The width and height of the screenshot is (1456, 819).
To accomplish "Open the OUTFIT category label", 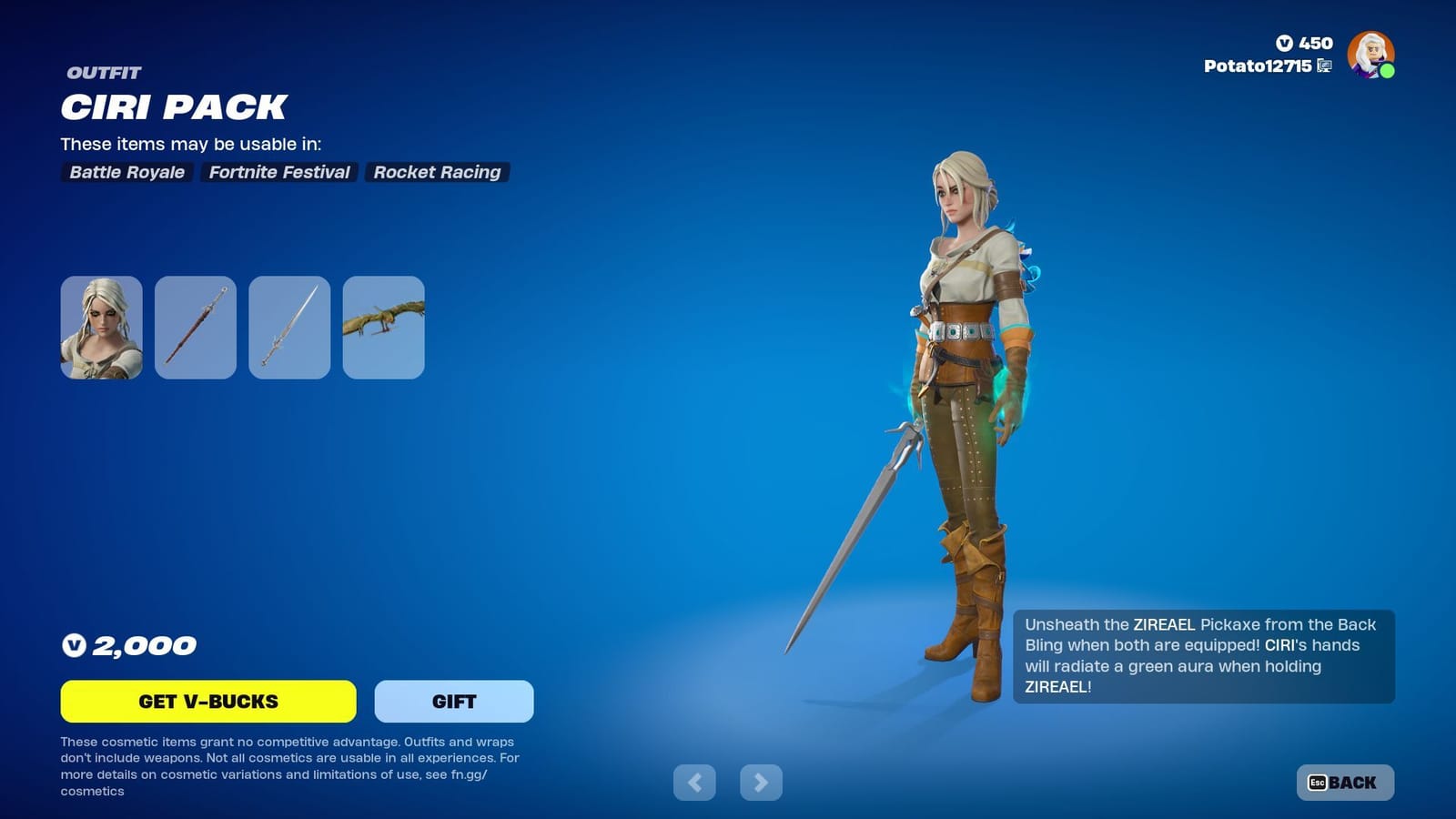I will coord(100,73).
